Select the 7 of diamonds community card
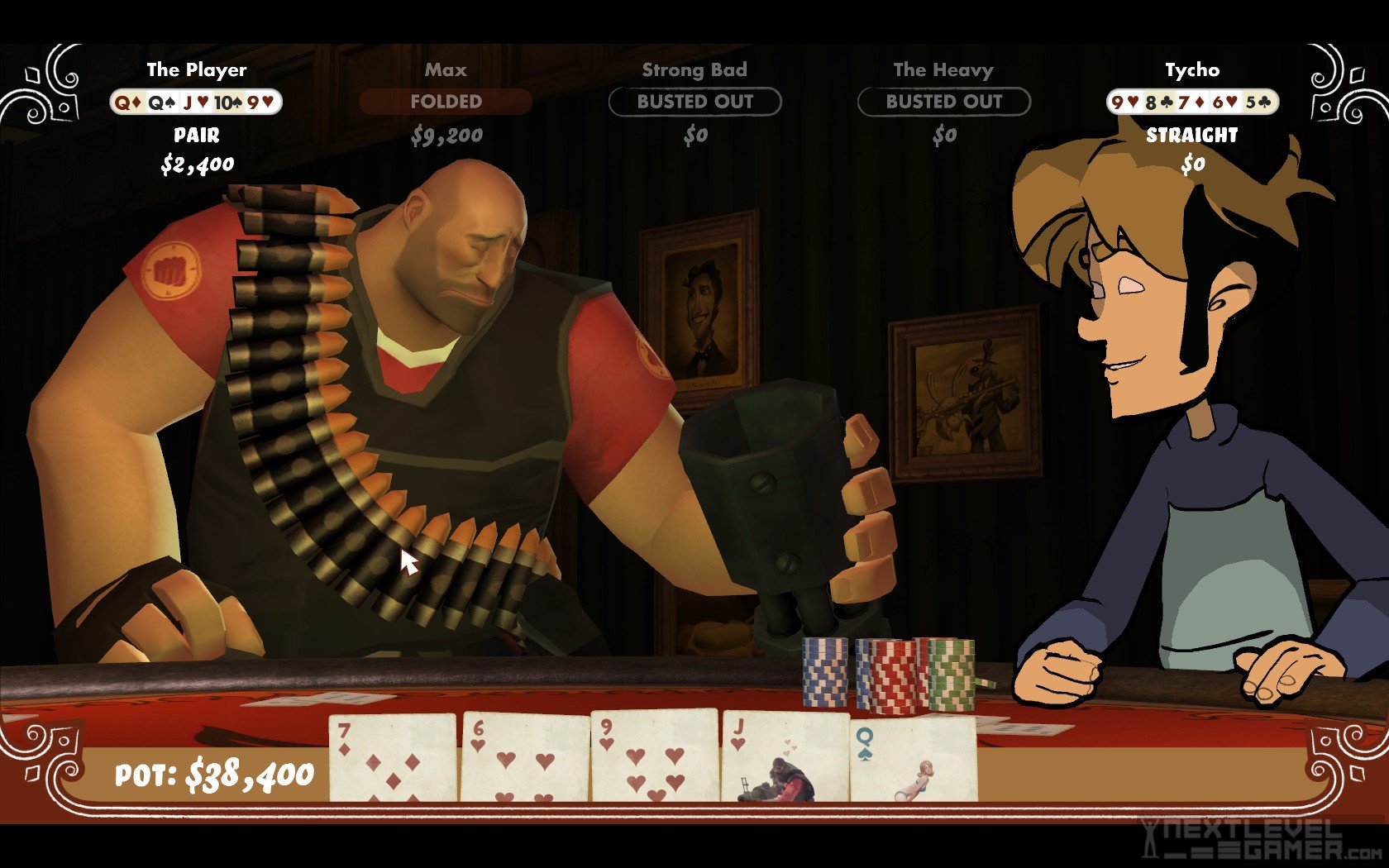 (x=393, y=758)
